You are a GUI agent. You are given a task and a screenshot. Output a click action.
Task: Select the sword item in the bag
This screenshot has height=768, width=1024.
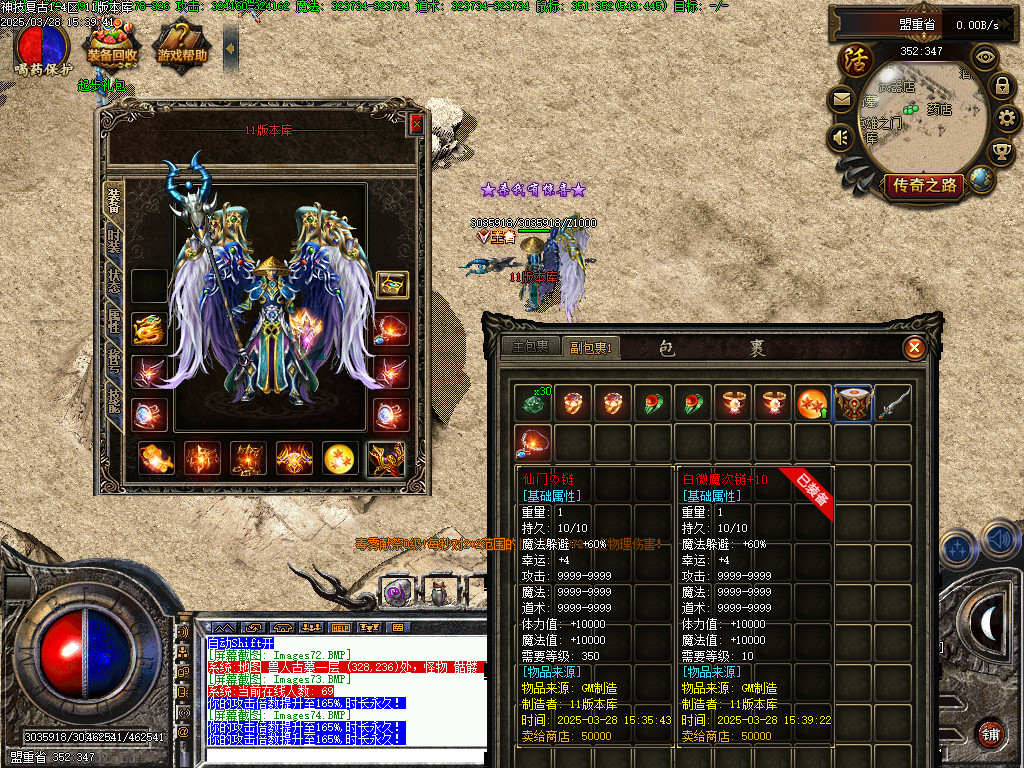click(894, 404)
